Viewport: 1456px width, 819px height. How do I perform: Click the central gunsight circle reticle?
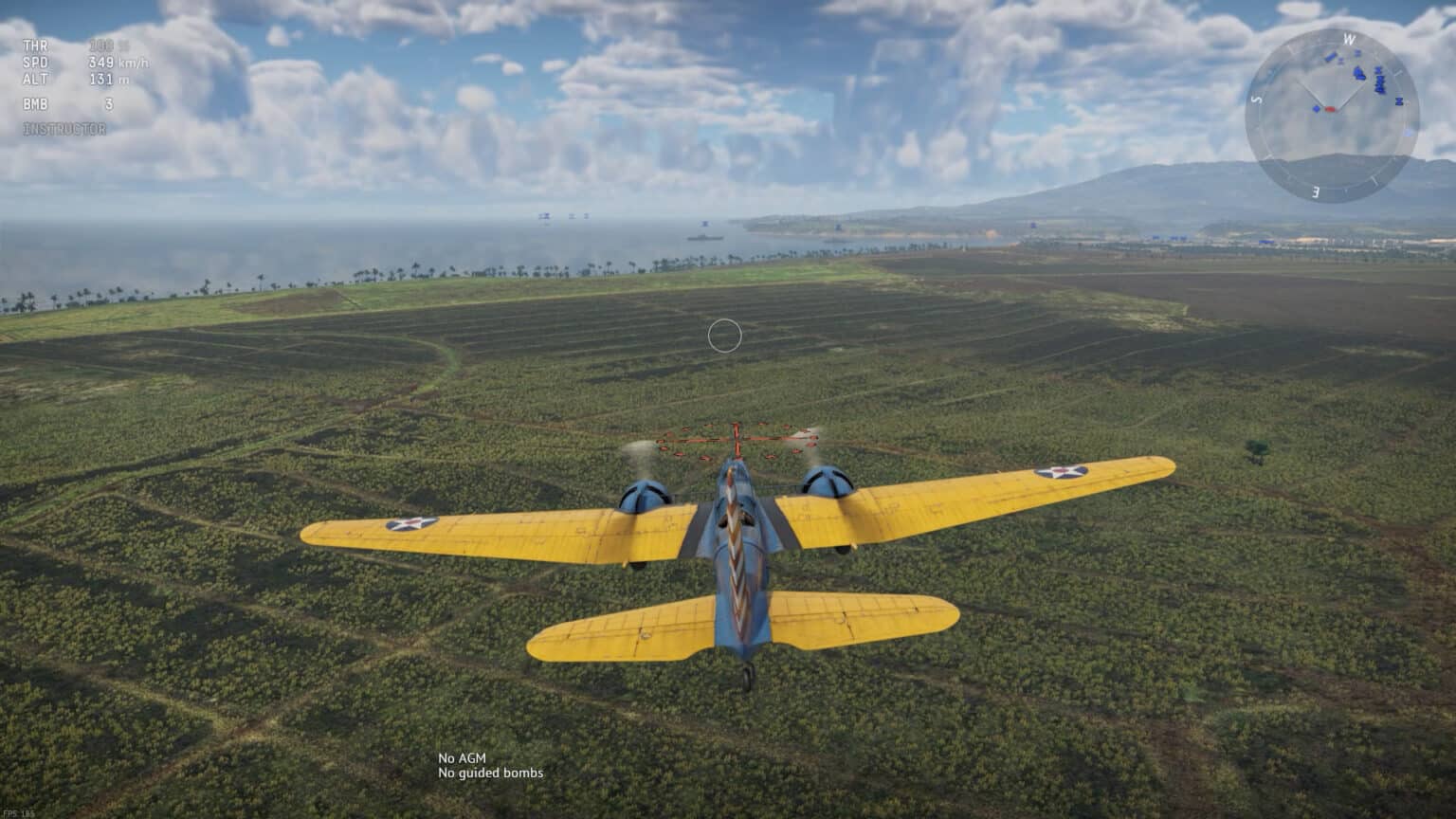point(726,335)
